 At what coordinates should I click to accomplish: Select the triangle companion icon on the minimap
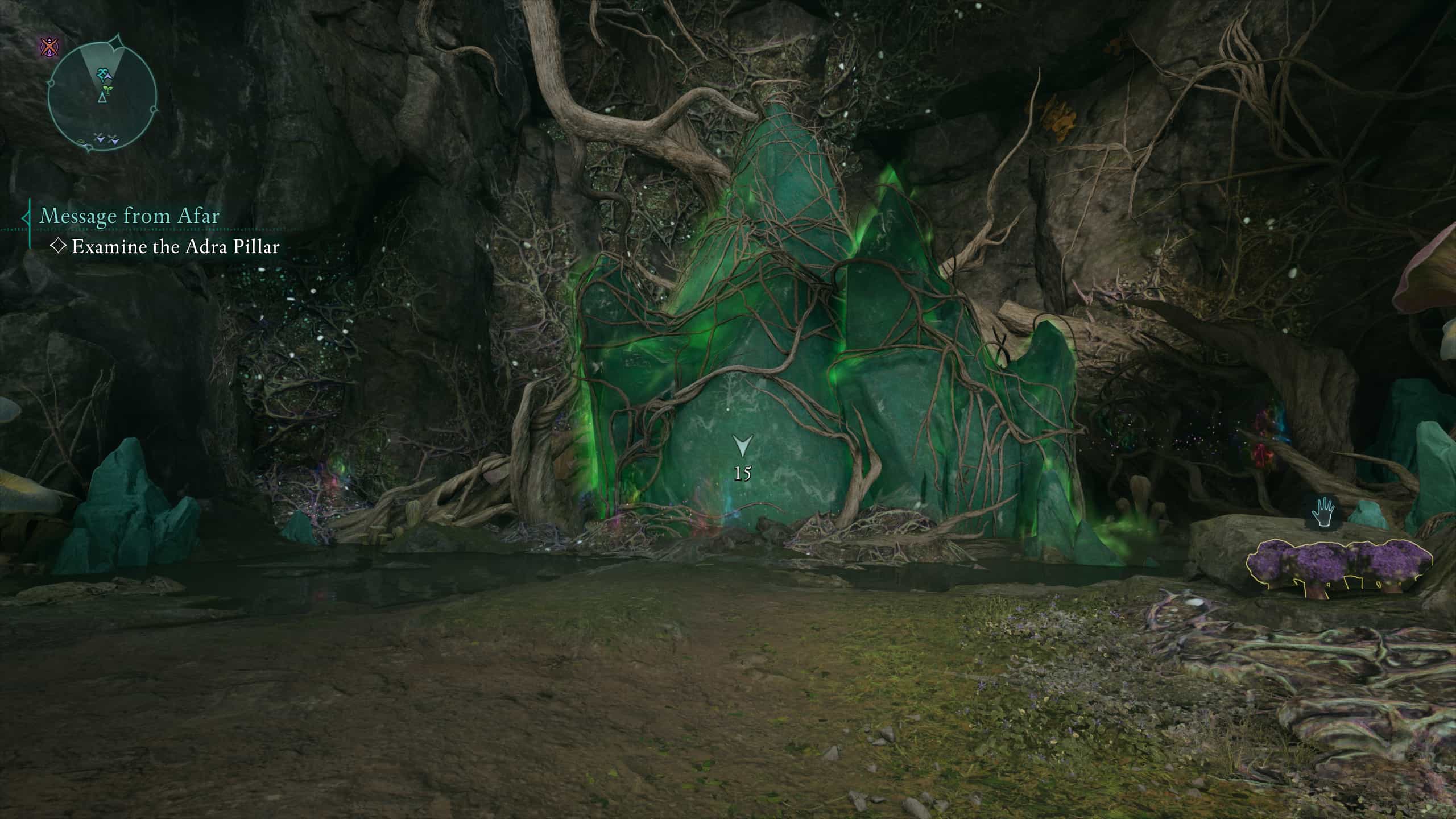click(x=103, y=98)
